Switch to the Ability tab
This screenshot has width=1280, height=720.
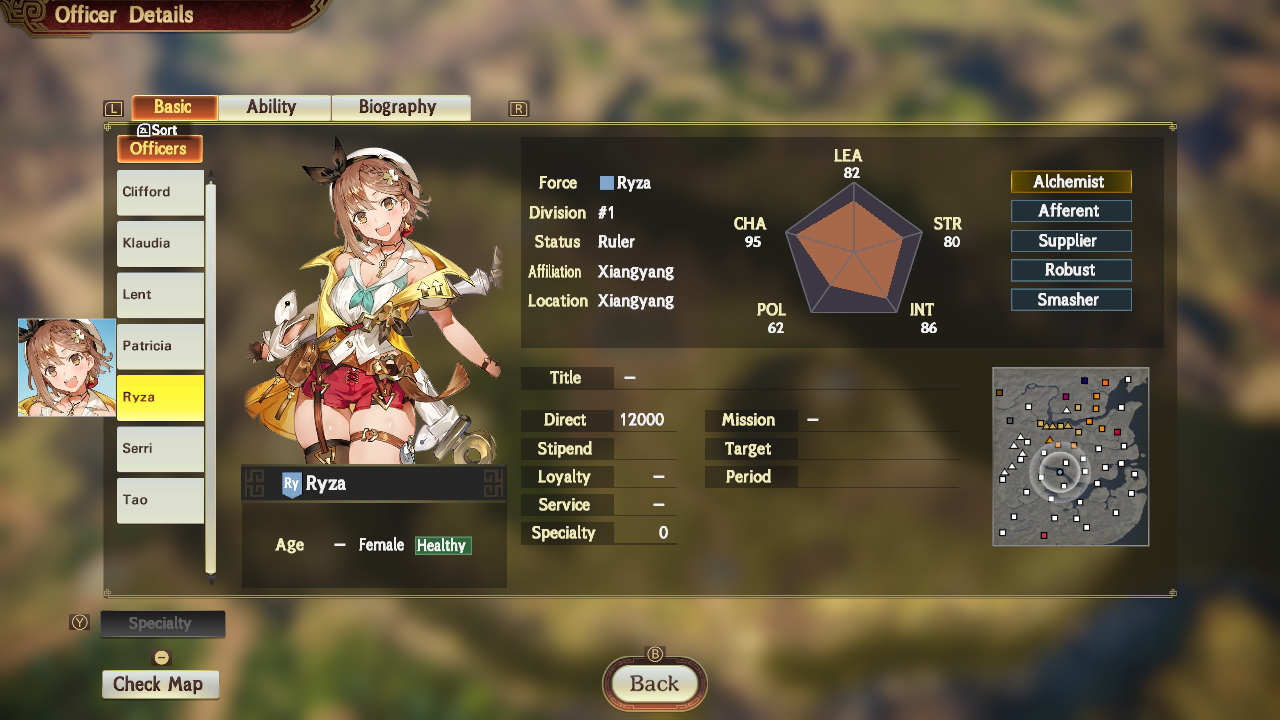coord(273,106)
